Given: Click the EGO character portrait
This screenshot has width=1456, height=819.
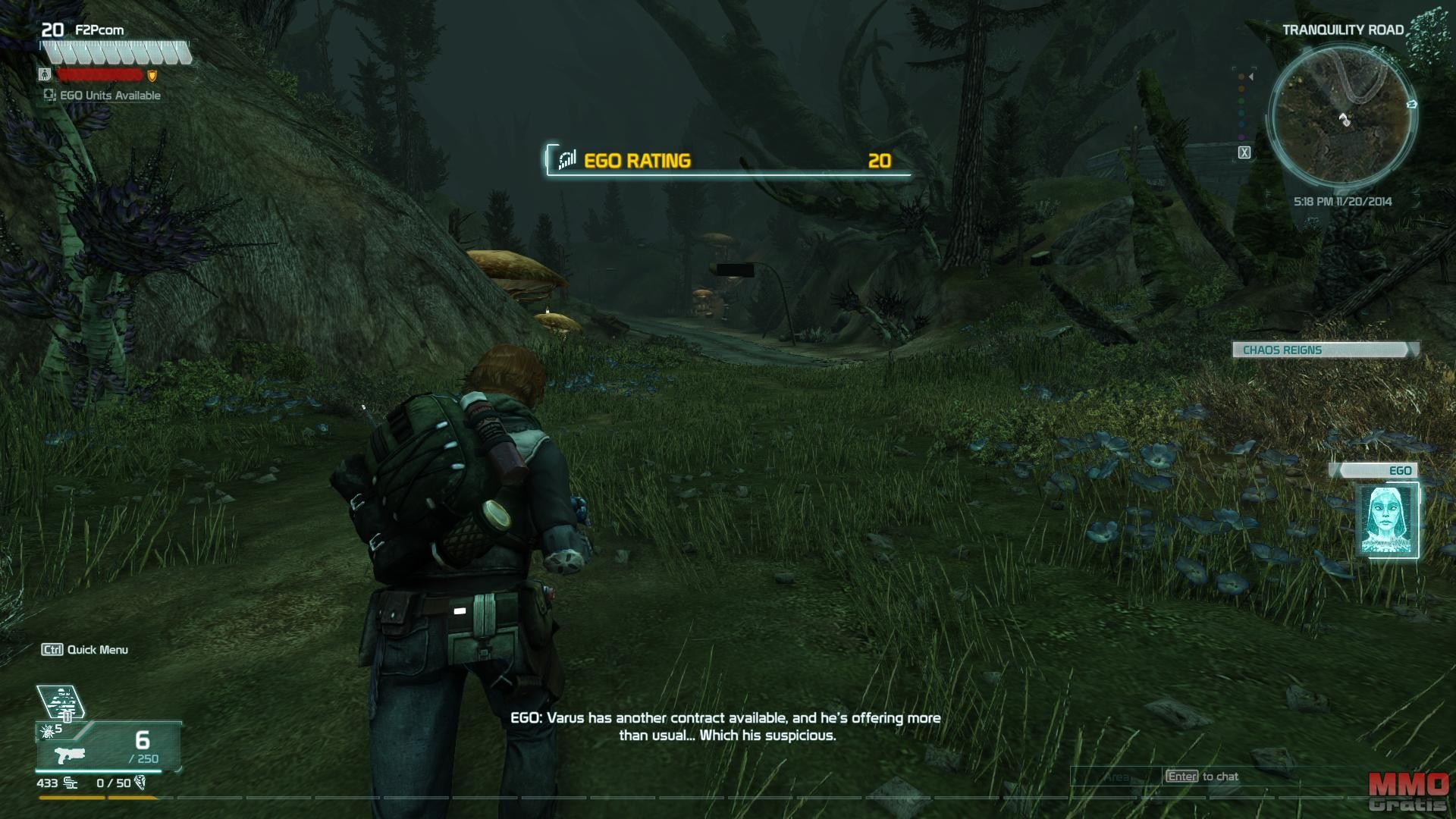Looking at the screenshot, I should tap(1387, 520).
